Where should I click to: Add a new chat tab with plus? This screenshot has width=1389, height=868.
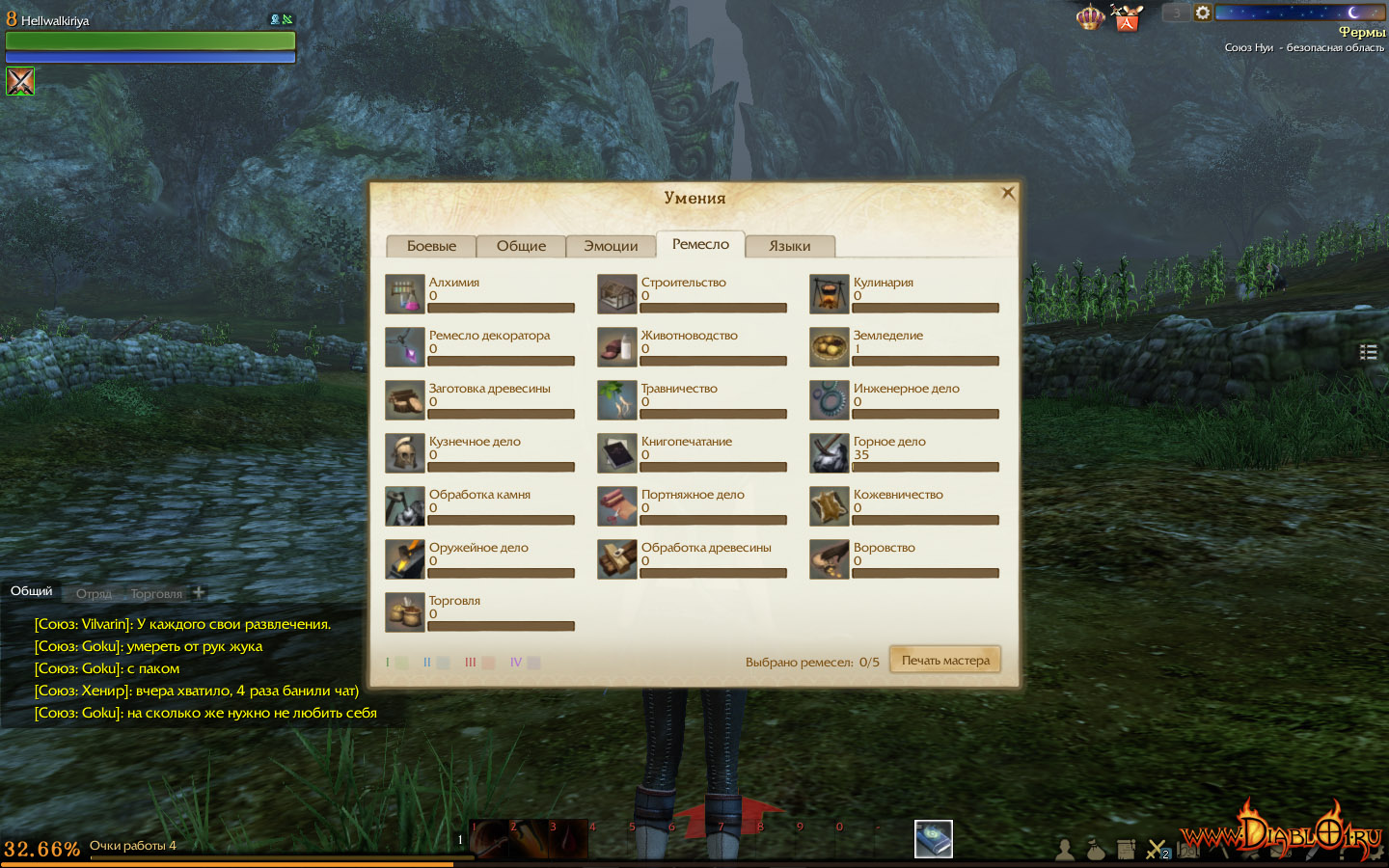pyautogui.click(x=199, y=592)
